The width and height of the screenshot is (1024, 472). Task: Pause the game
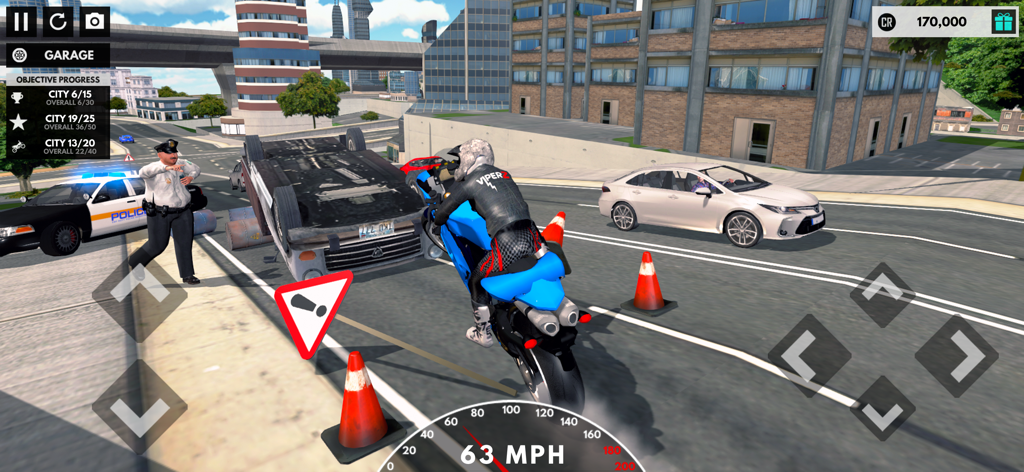coord(21,21)
